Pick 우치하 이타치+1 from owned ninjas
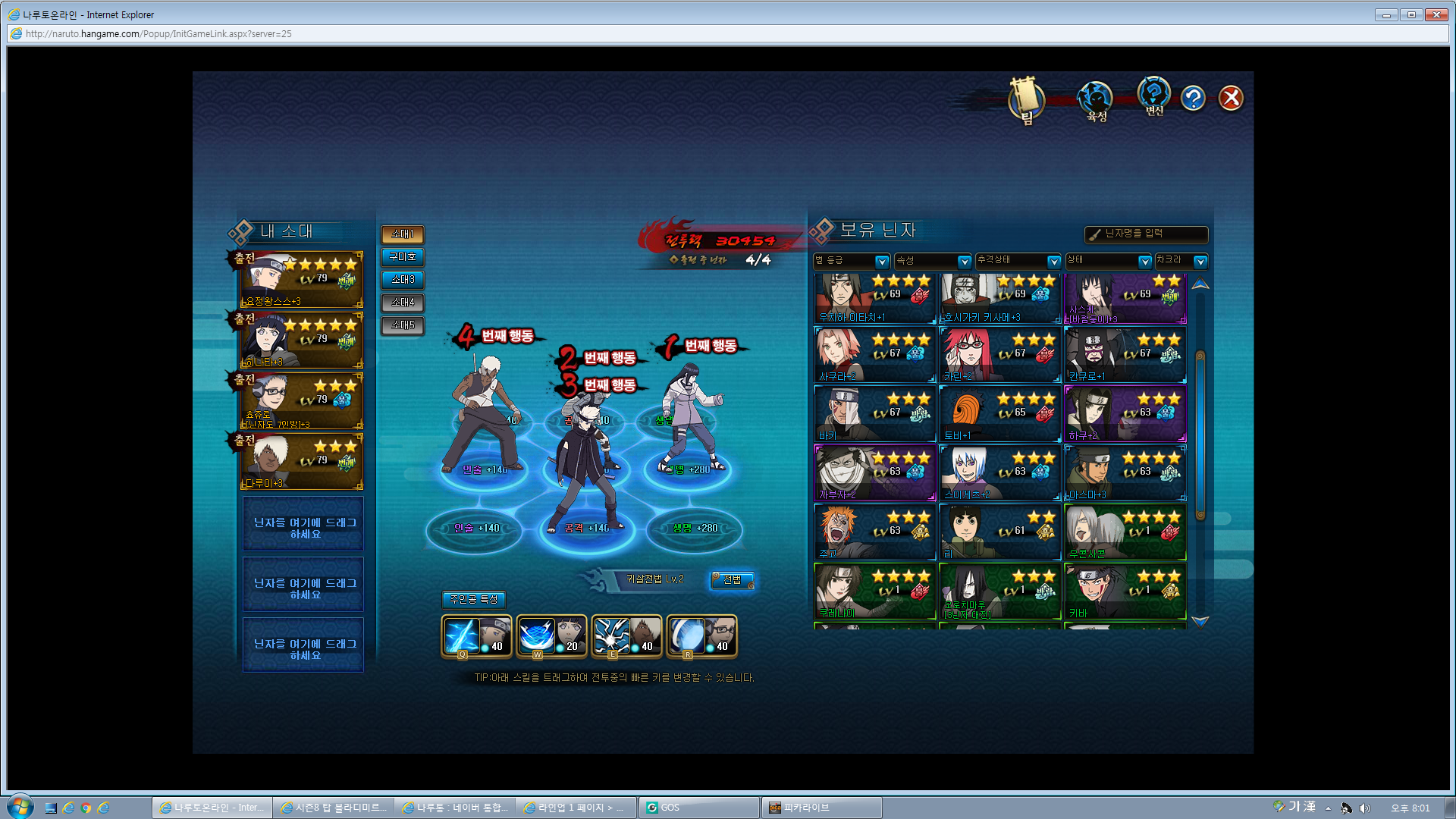This screenshot has width=1456, height=819. 874,298
